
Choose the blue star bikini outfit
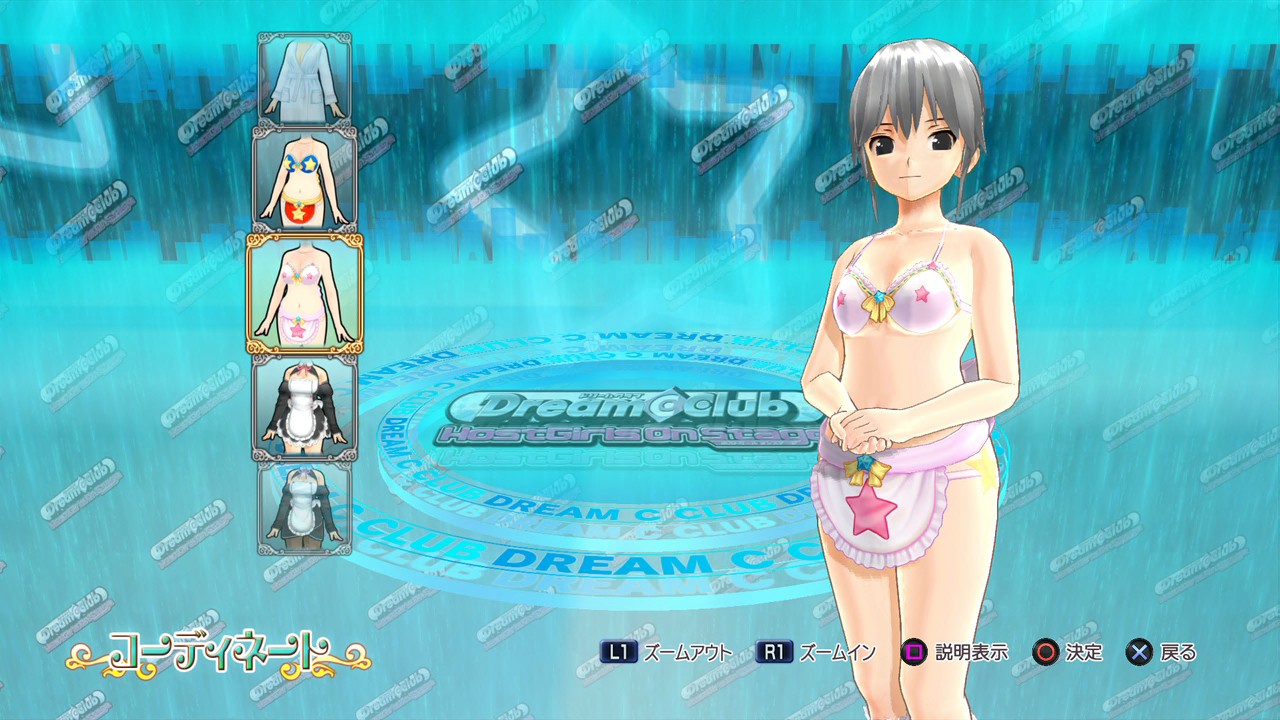(x=305, y=179)
